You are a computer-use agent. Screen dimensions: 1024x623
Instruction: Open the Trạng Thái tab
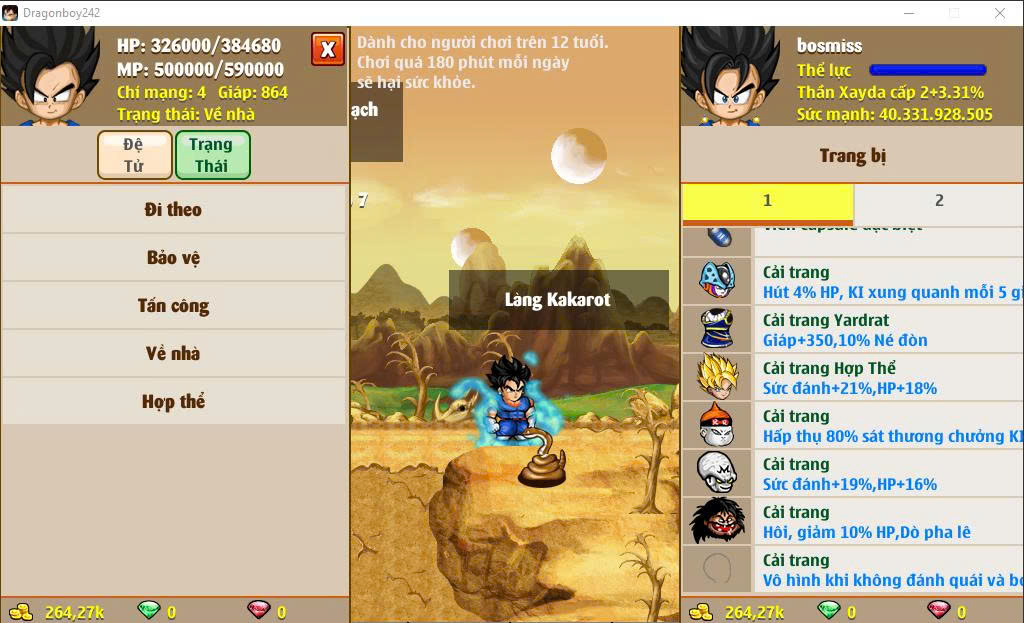[x=211, y=155]
